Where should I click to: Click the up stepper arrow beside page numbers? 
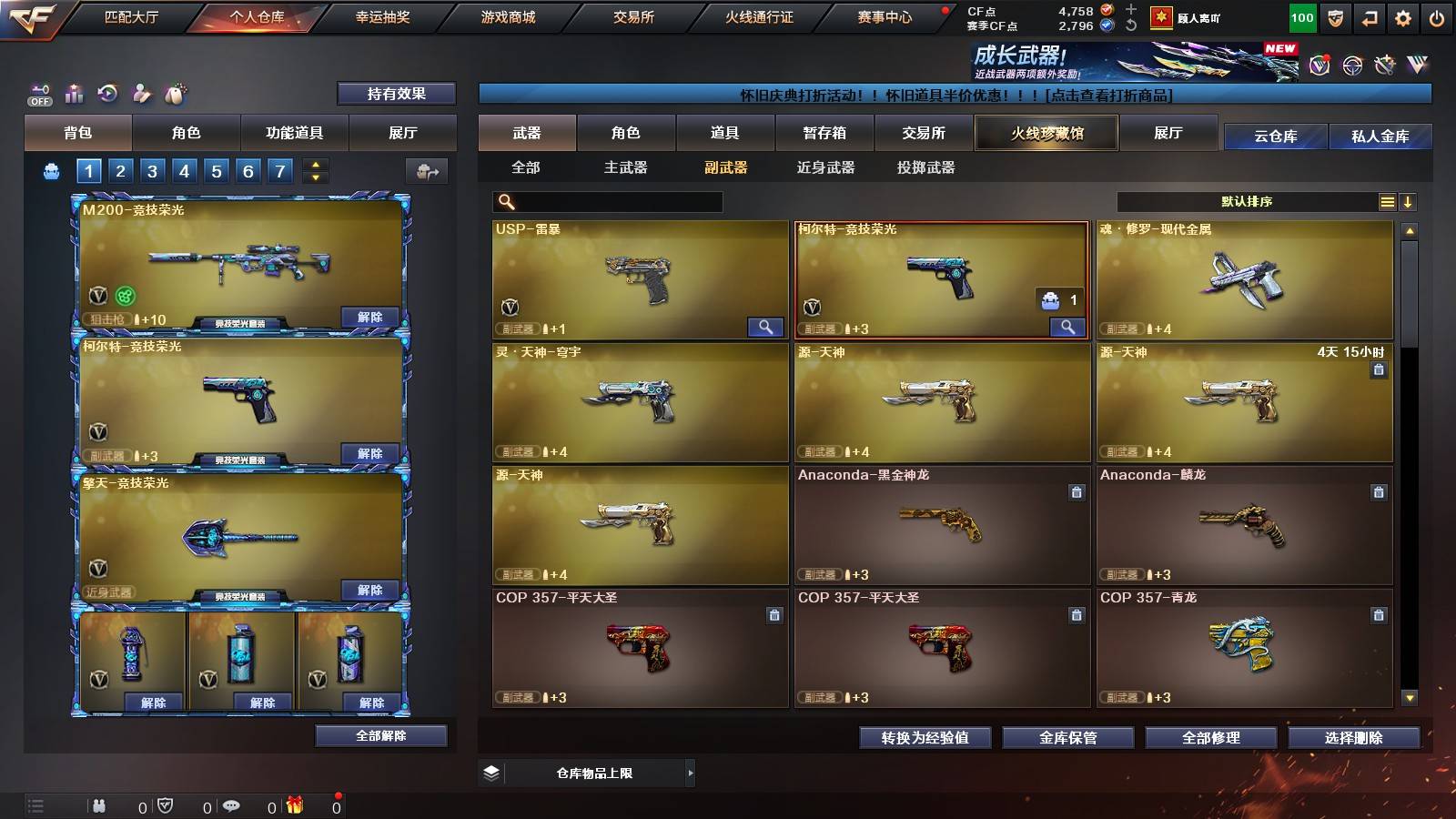314,165
